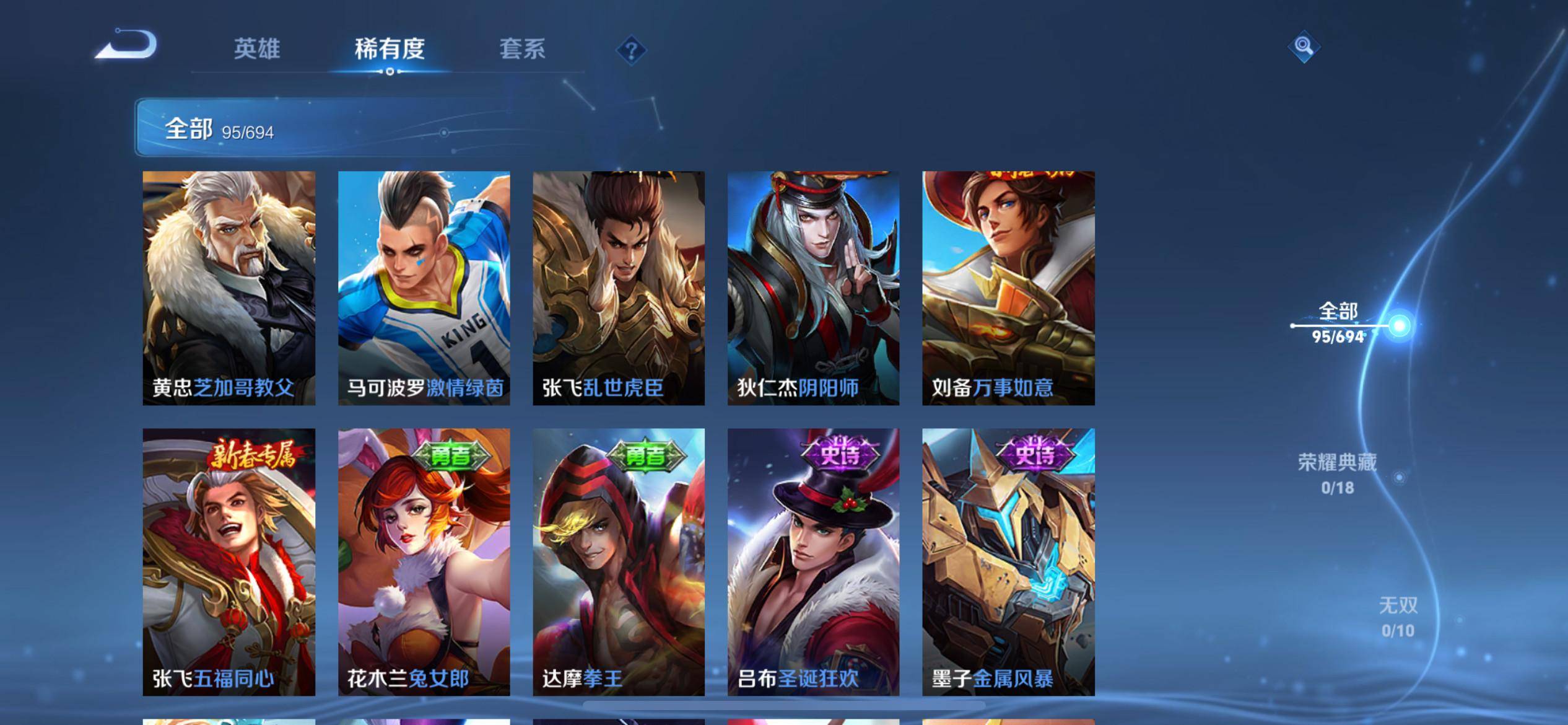Image resolution: width=1568 pixels, height=725 pixels.
Task: Switch to the 英雄 tab
Action: pos(257,49)
